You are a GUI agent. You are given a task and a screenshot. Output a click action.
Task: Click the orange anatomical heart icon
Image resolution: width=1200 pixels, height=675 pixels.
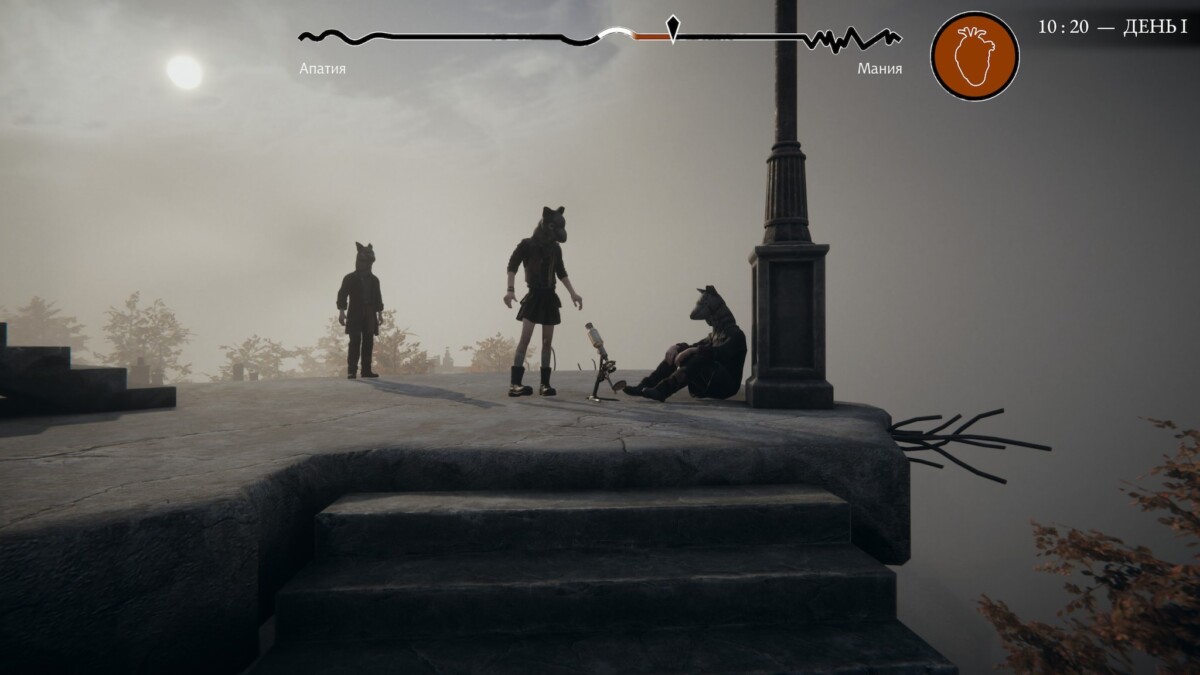[974, 56]
